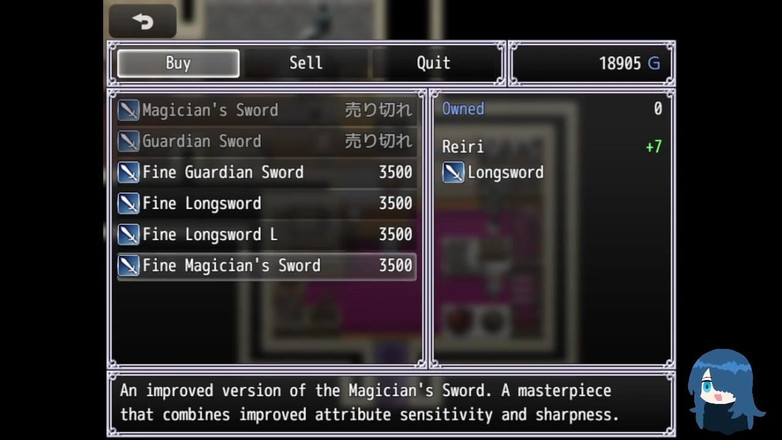
Task: Select the Buy command
Action: click(x=178, y=63)
